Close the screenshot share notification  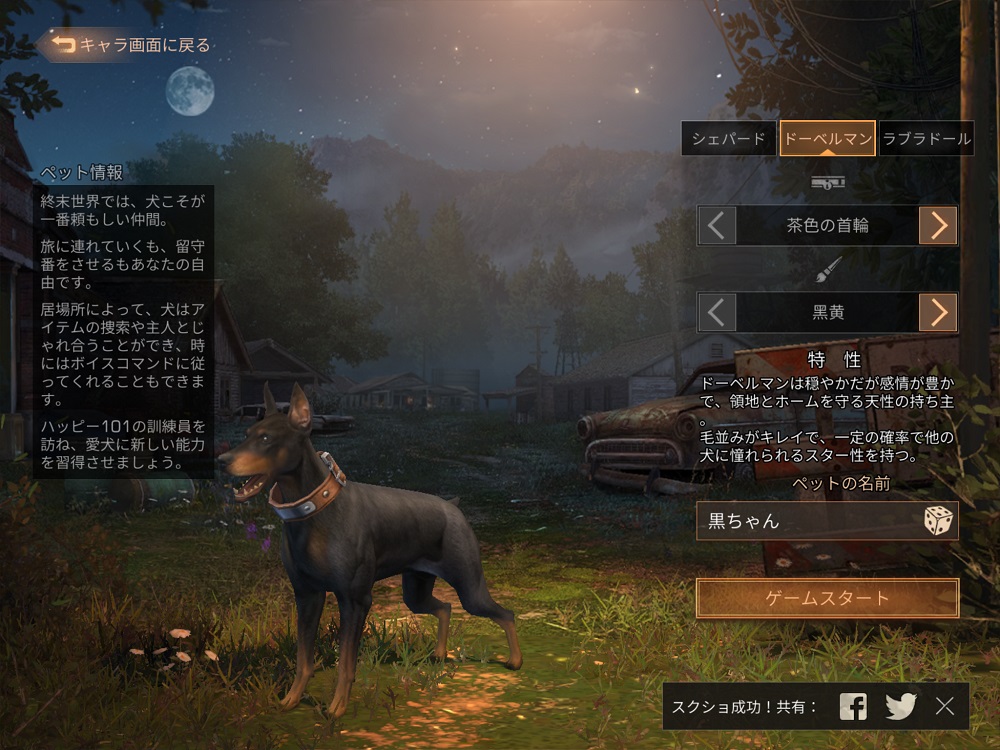[x=945, y=706]
